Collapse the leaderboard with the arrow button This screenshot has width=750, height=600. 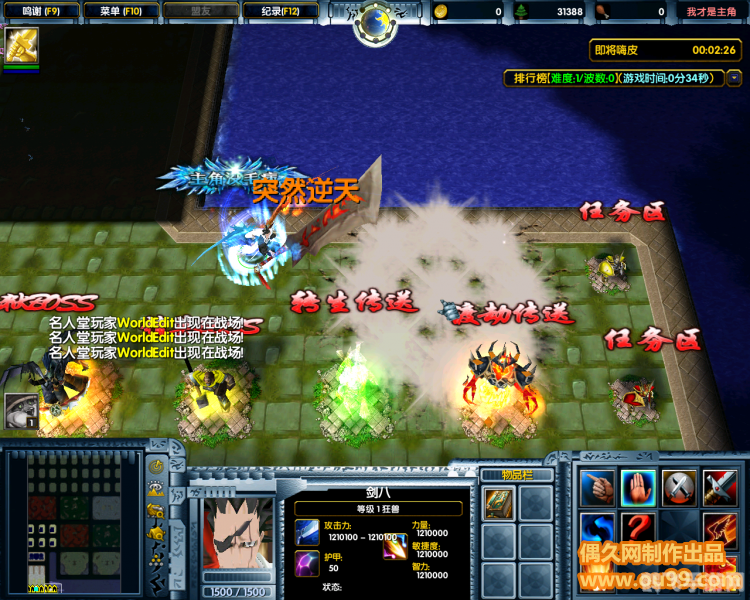[x=734, y=78]
